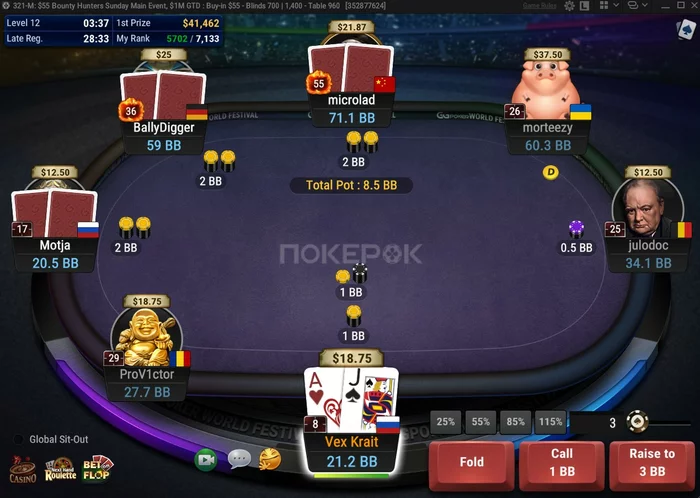The width and height of the screenshot is (700, 498).
Task: Pick the 115% pot bet preset
Action: (x=550, y=422)
